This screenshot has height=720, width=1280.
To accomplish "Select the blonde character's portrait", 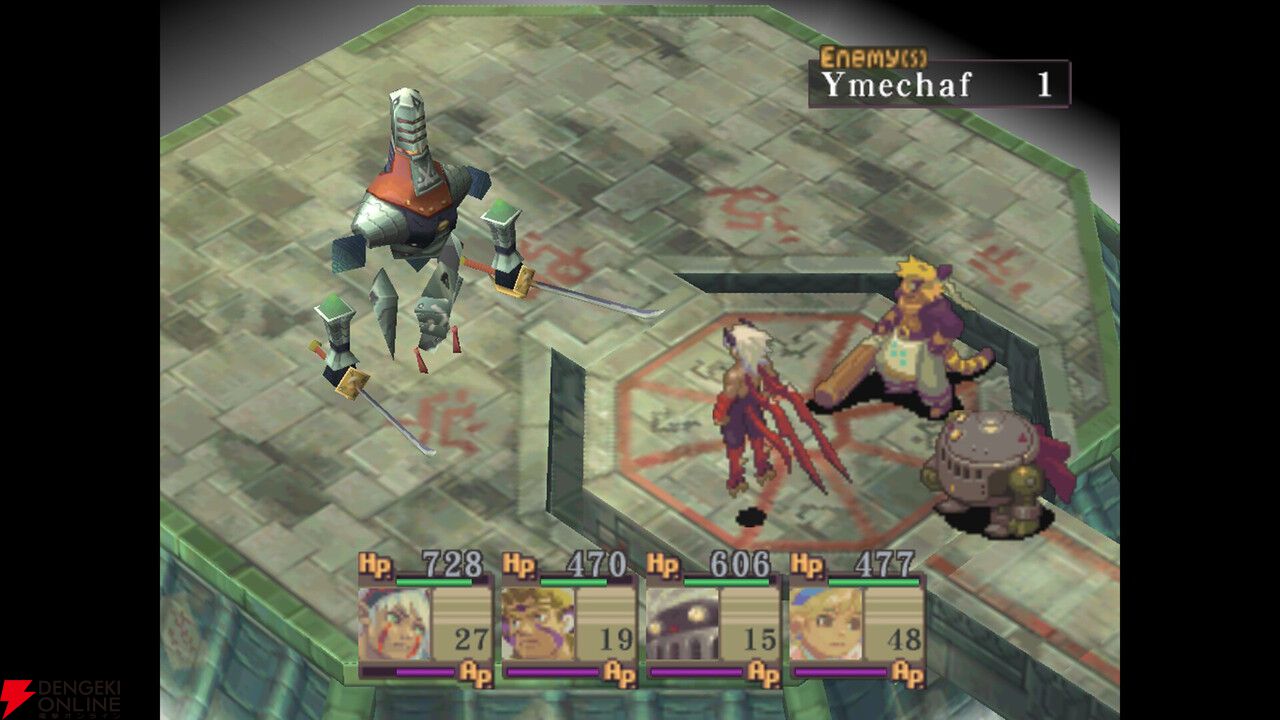I will pos(824,620).
